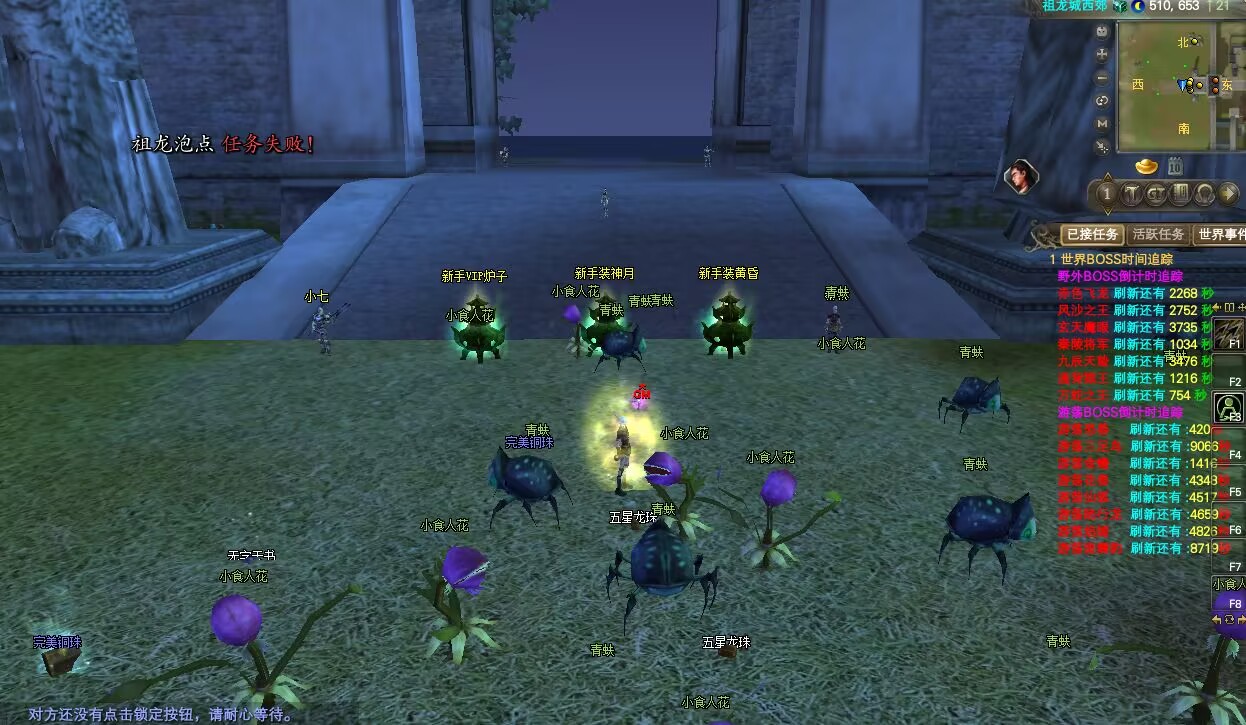Zoom out the minimap with minus button
1246x725 pixels.
(x=1102, y=77)
